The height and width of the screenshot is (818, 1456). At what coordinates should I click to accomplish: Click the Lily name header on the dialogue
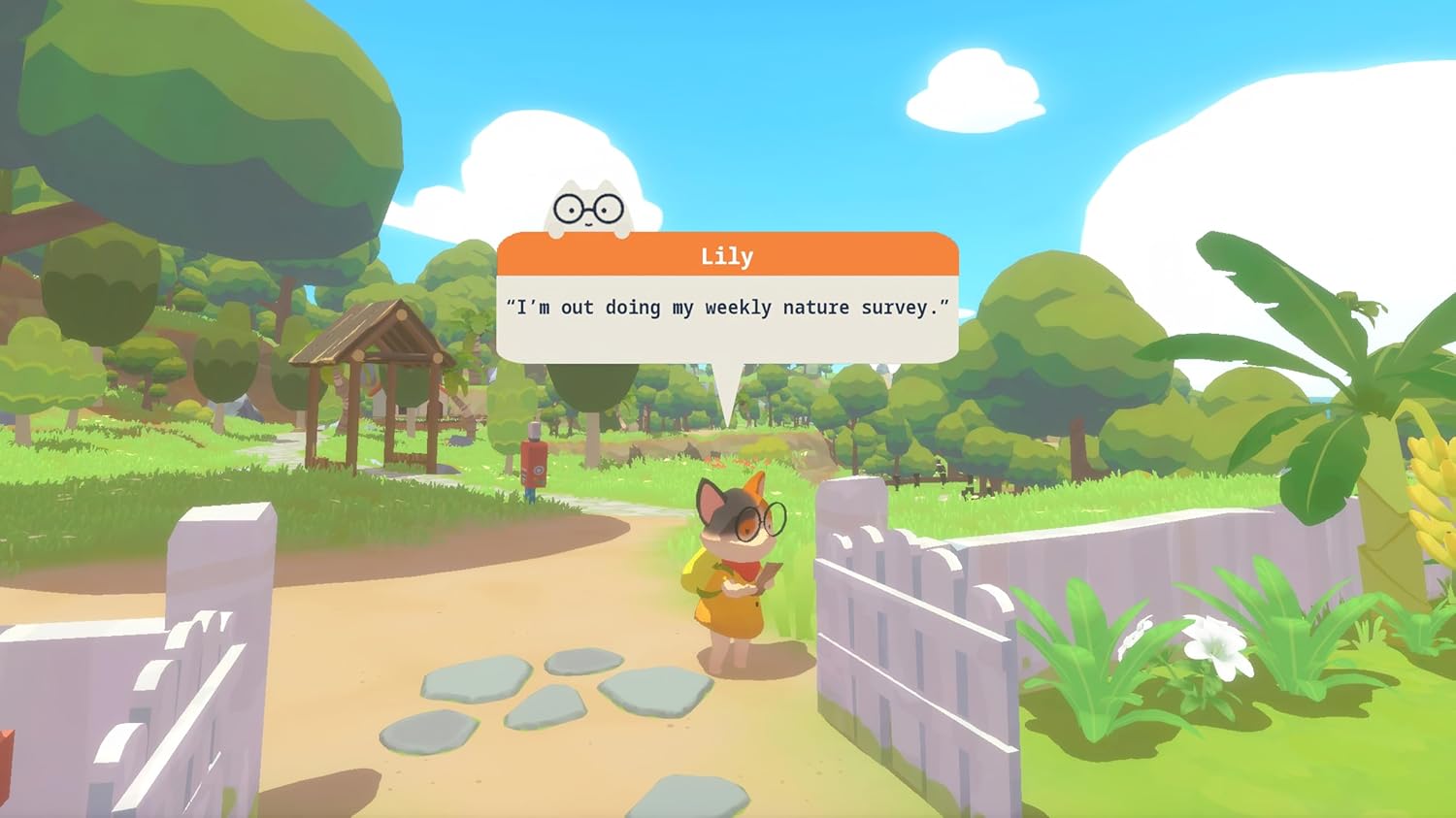(x=728, y=255)
